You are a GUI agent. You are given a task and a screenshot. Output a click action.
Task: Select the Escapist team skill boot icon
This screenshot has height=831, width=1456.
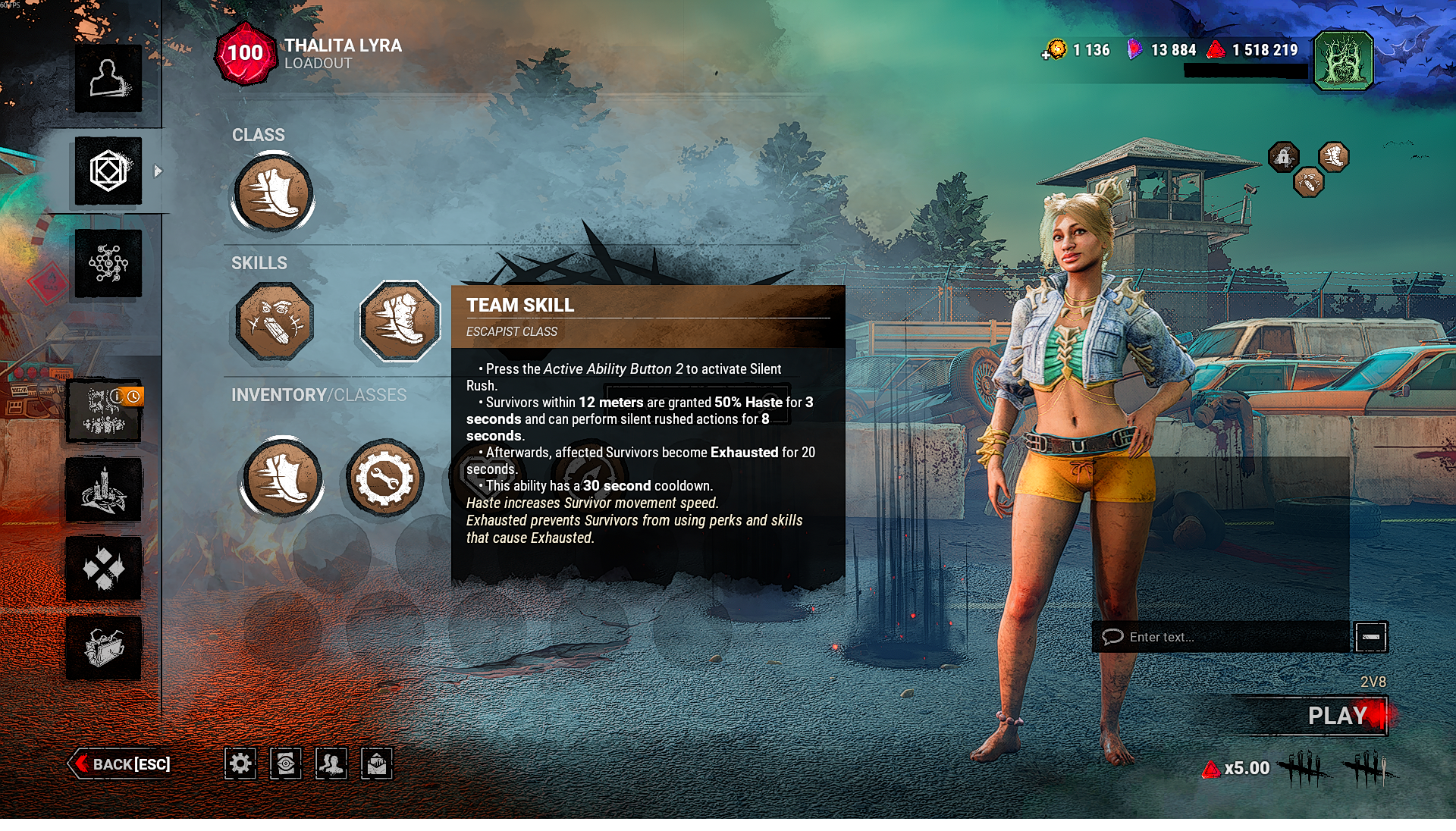[x=400, y=321]
